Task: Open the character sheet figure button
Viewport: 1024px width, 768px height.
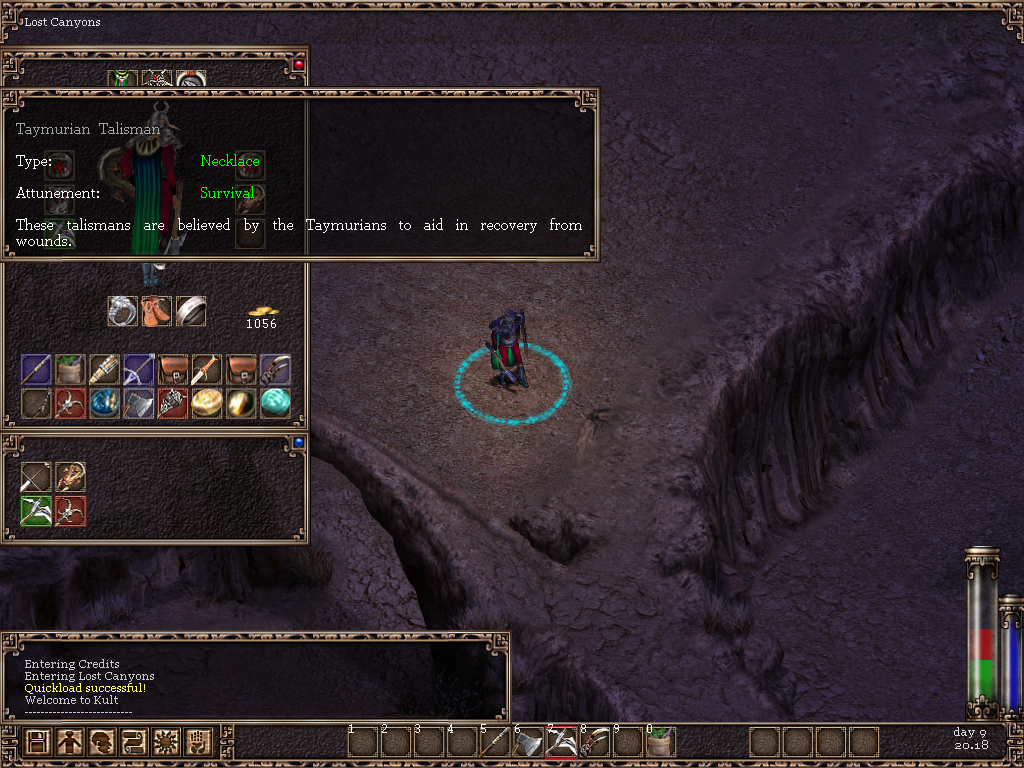Action: point(70,742)
